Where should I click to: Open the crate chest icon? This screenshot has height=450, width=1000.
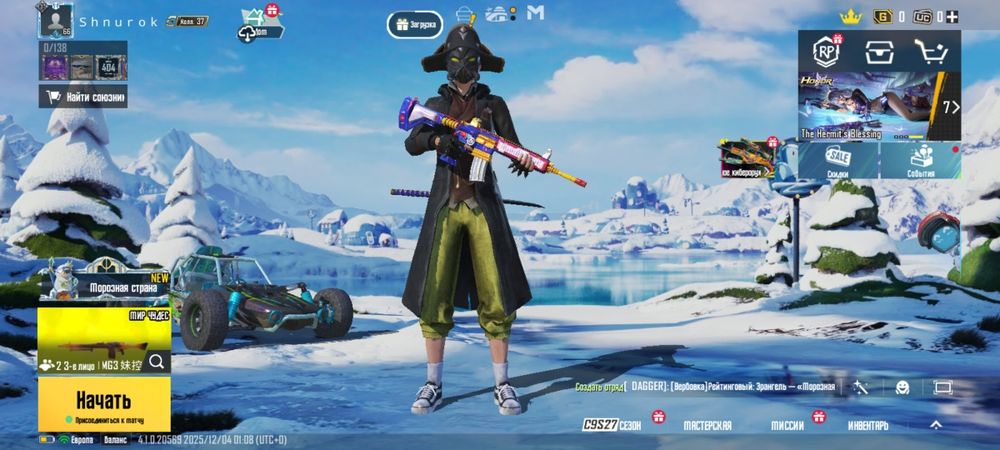[879, 52]
